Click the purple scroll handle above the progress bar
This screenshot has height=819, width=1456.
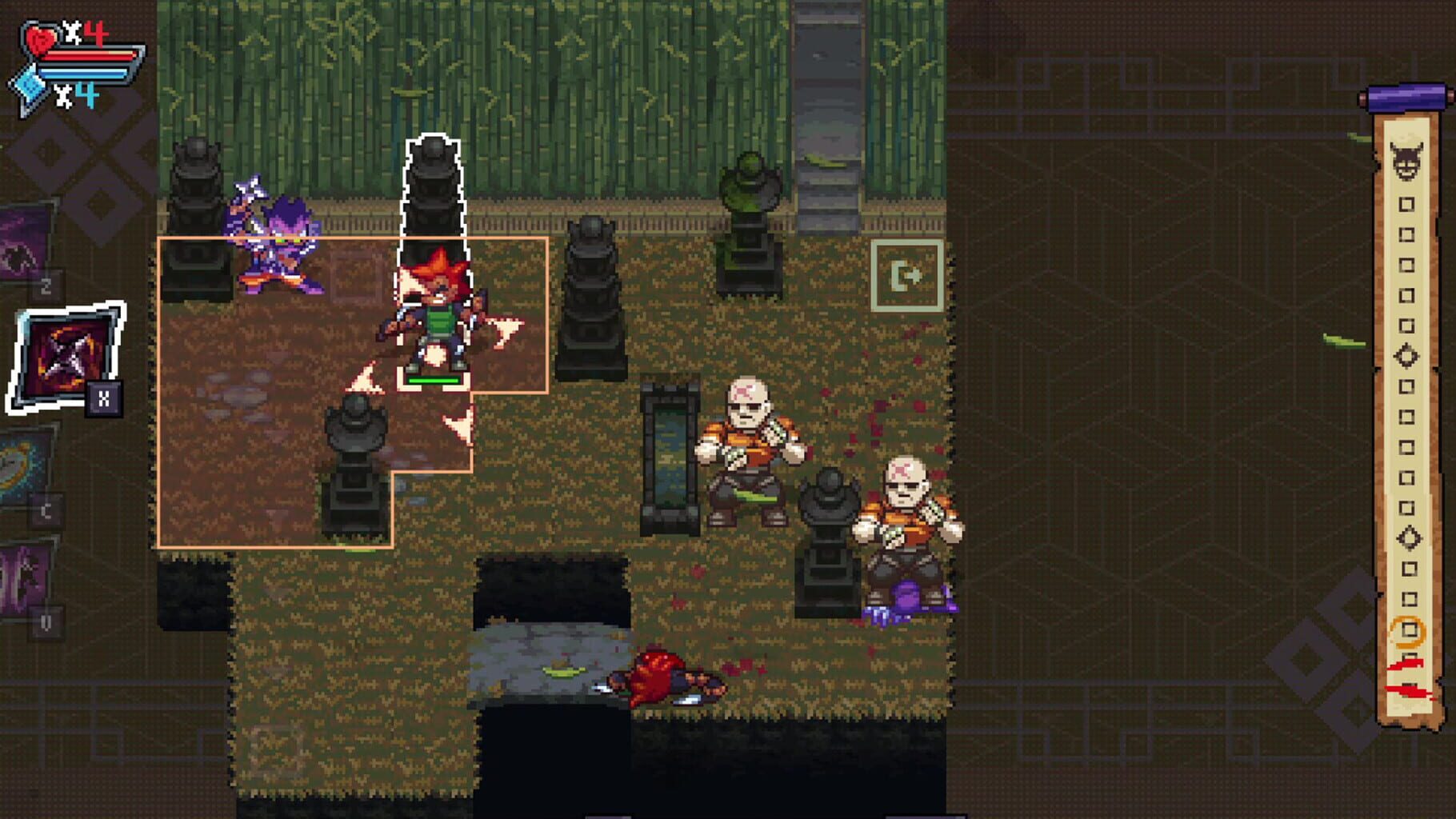coord(1406,98)
